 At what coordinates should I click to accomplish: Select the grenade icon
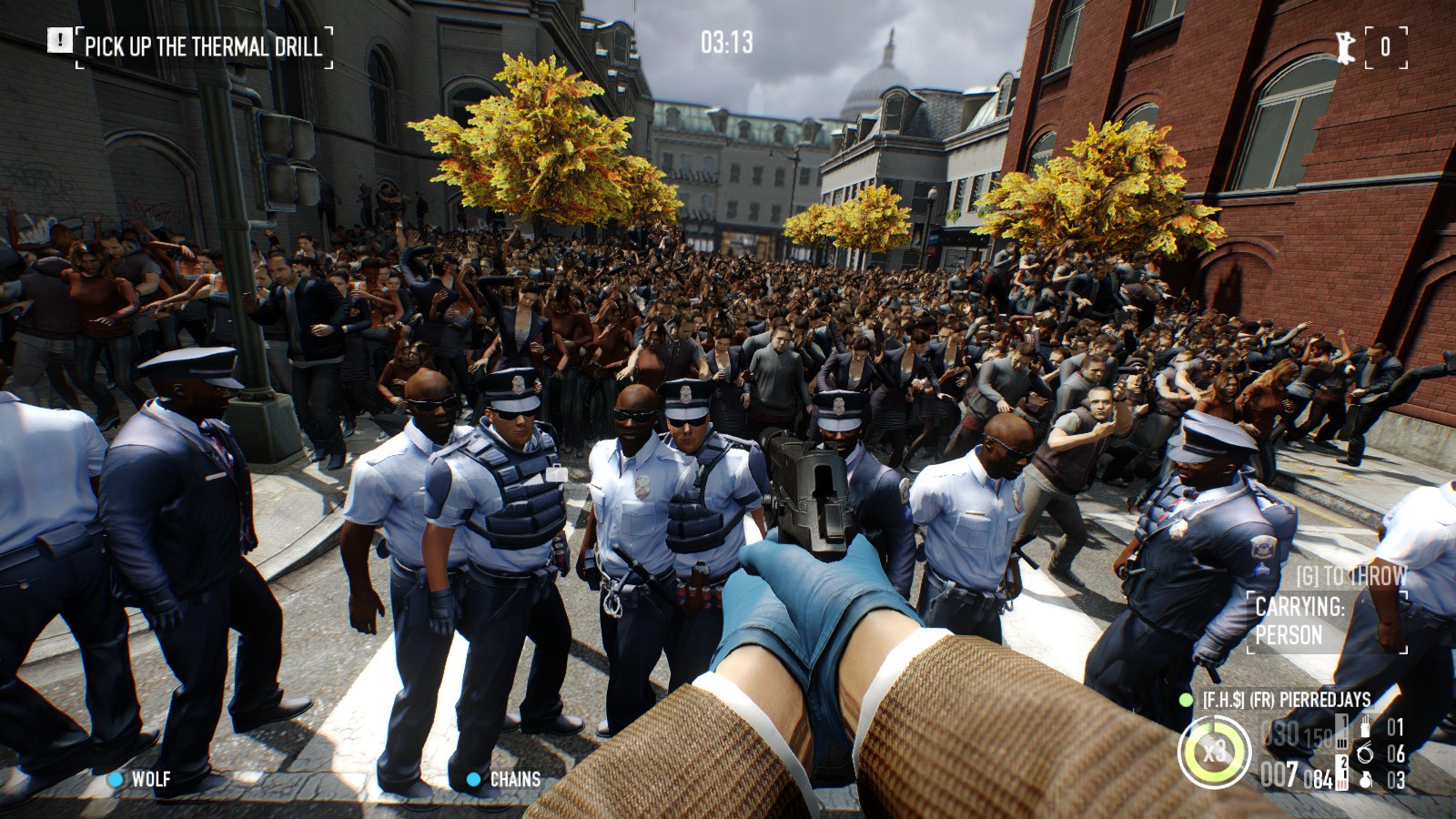1366,780
